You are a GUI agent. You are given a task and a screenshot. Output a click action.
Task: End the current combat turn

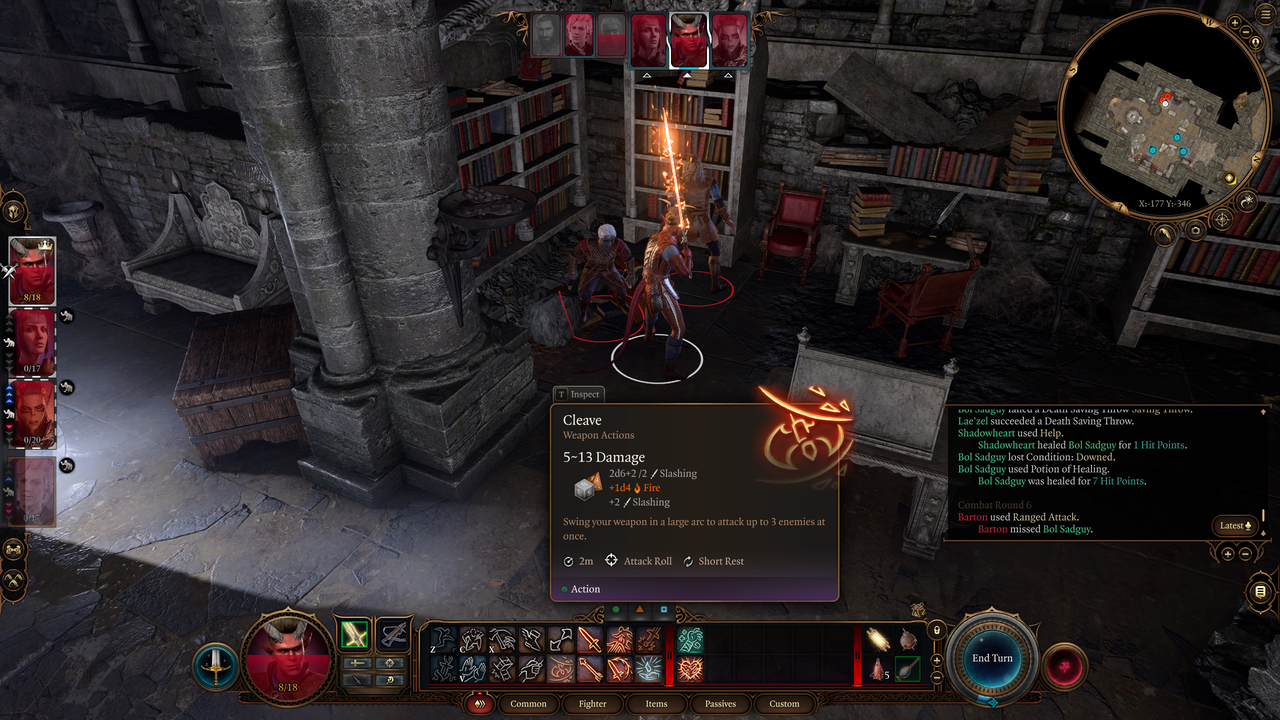(992, 658)
